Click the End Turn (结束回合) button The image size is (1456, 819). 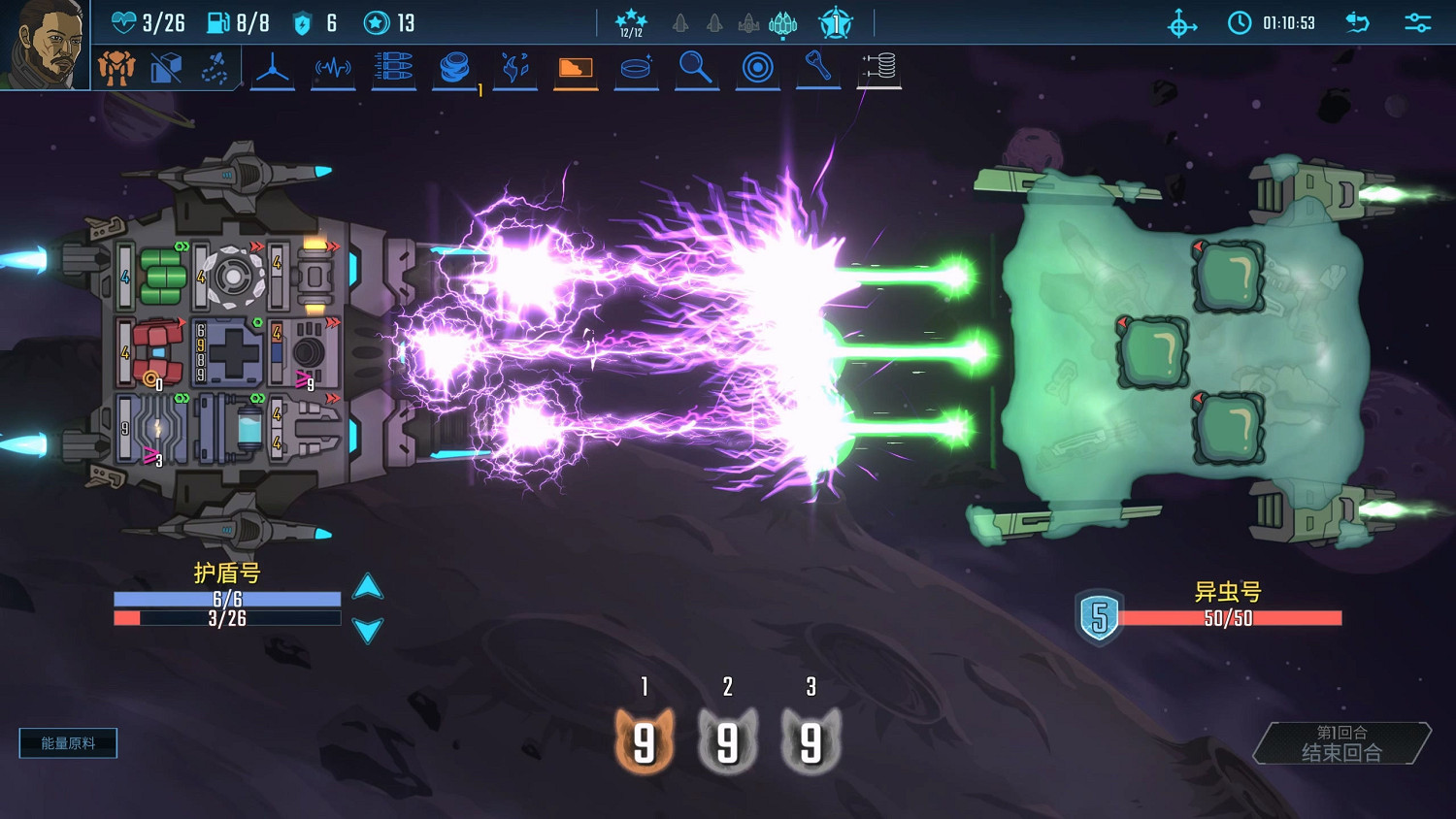tap(1341, 743)
